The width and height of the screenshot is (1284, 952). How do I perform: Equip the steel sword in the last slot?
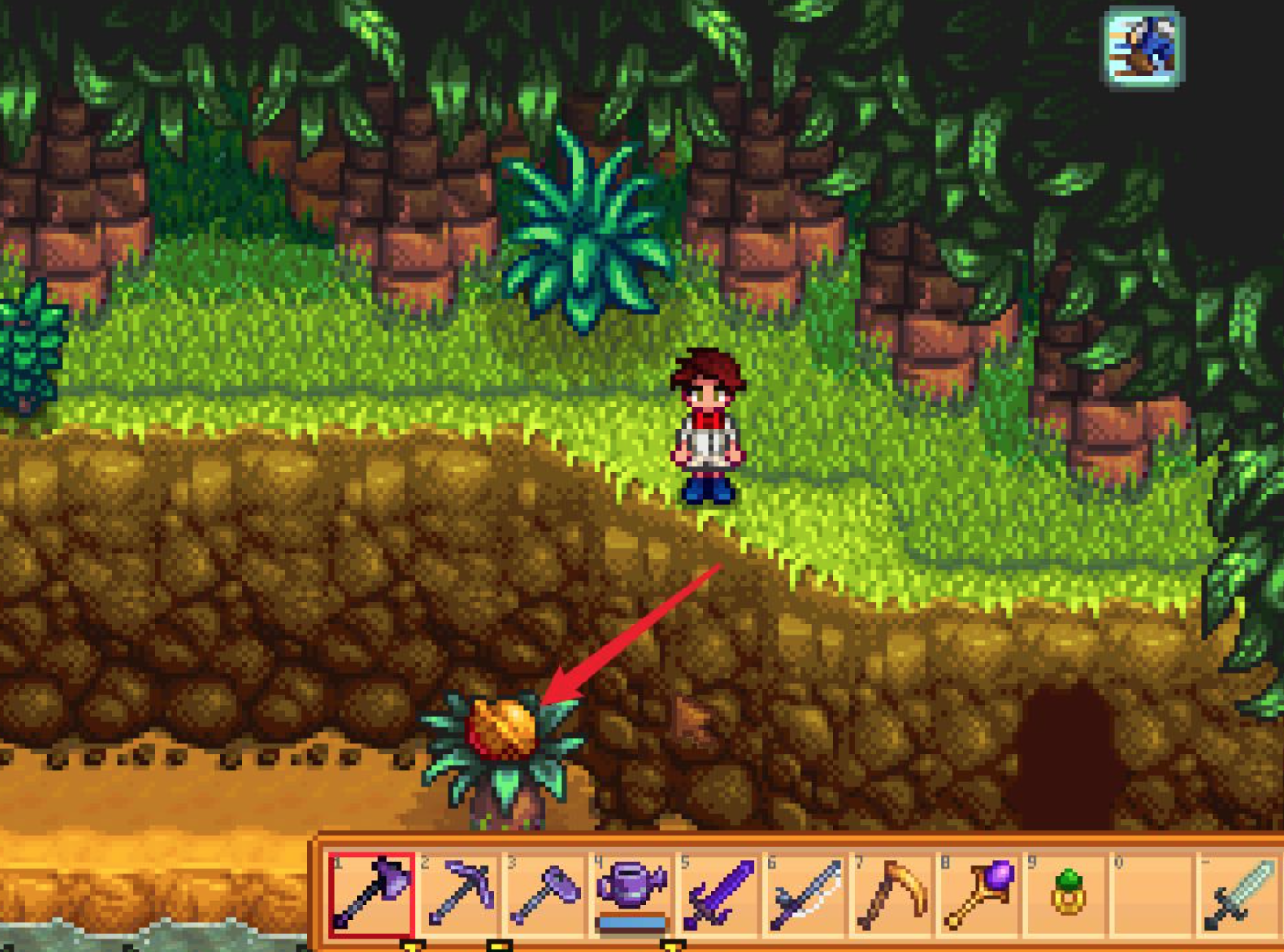1239,893
